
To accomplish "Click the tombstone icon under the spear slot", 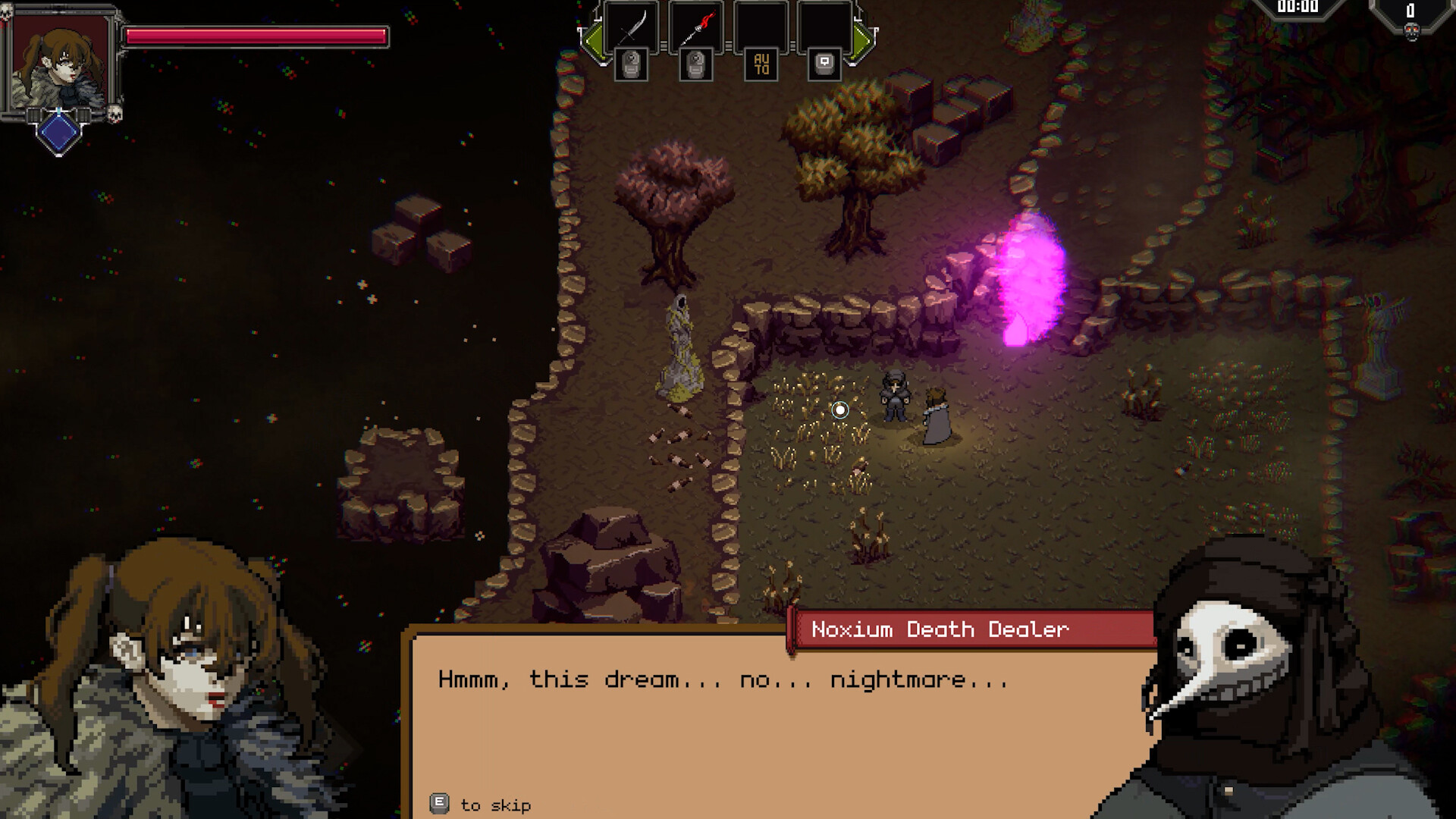I will [695, 64].
